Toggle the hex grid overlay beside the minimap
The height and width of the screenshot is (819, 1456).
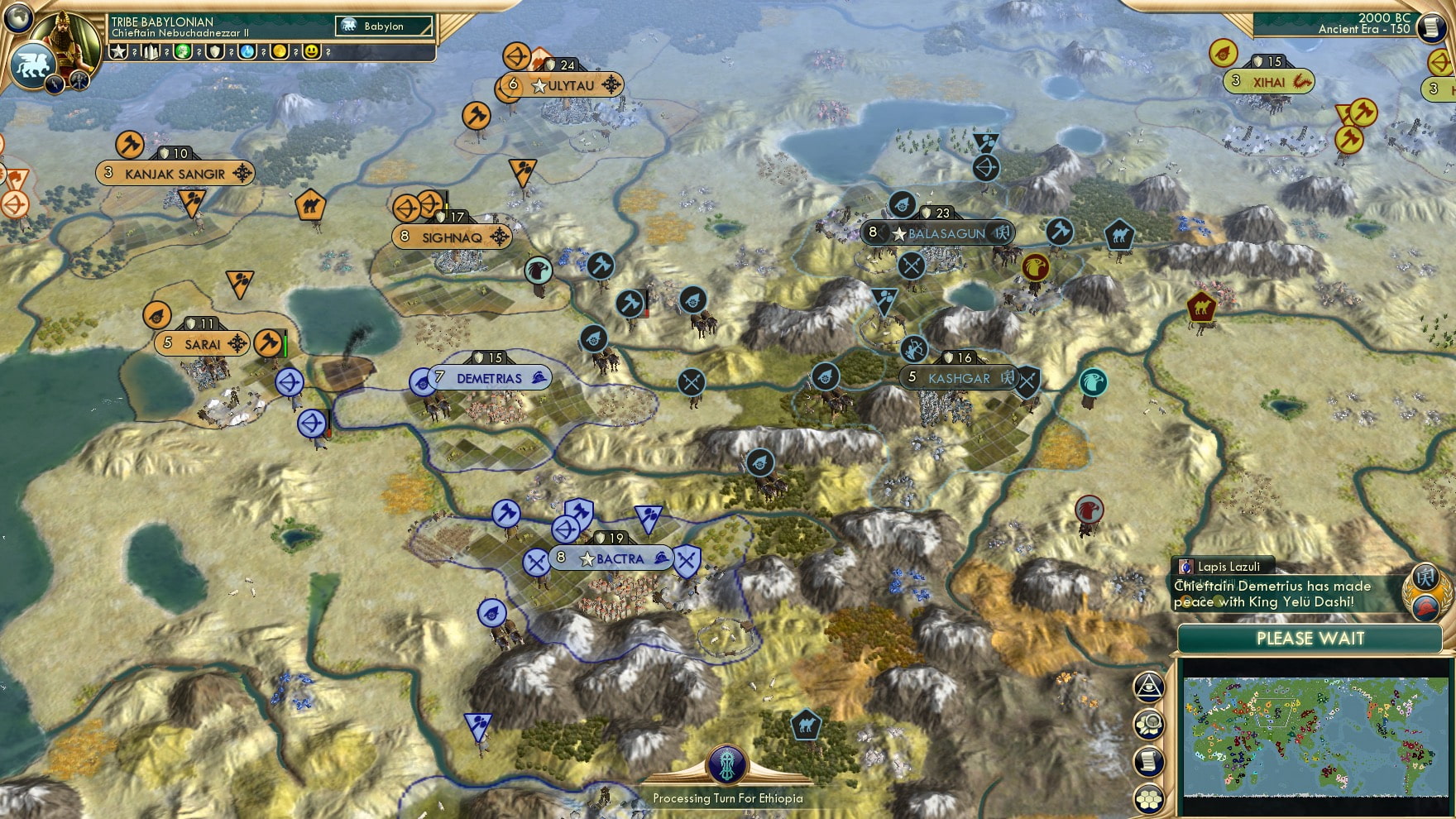tap(1150, 797)
